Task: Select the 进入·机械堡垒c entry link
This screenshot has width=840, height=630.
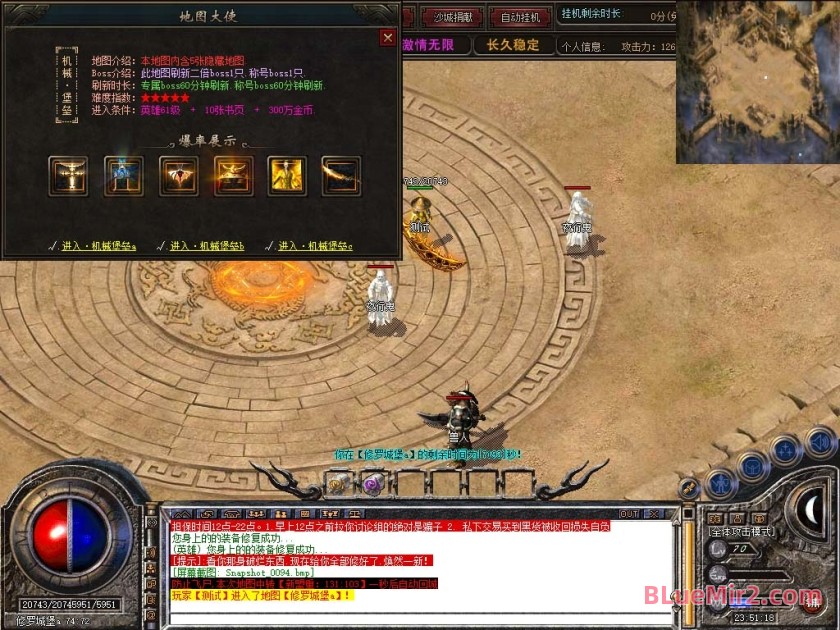Action: 314,245
